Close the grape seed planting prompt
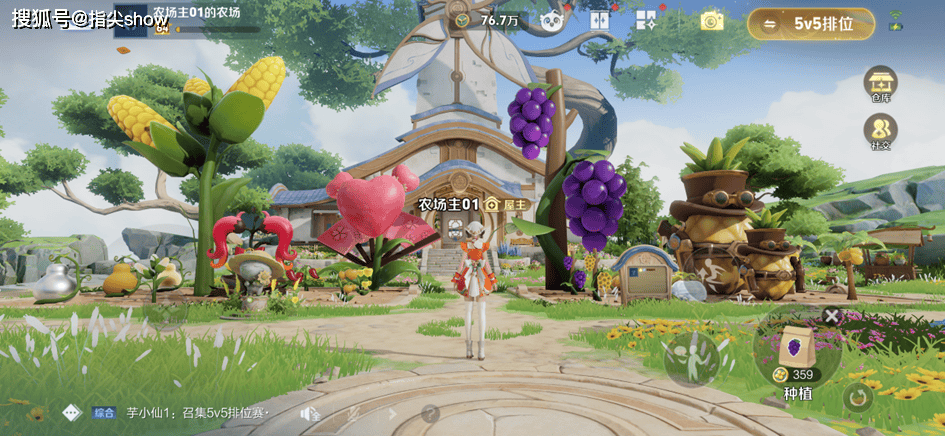945x436 pixels. click(x=831, y=315)
